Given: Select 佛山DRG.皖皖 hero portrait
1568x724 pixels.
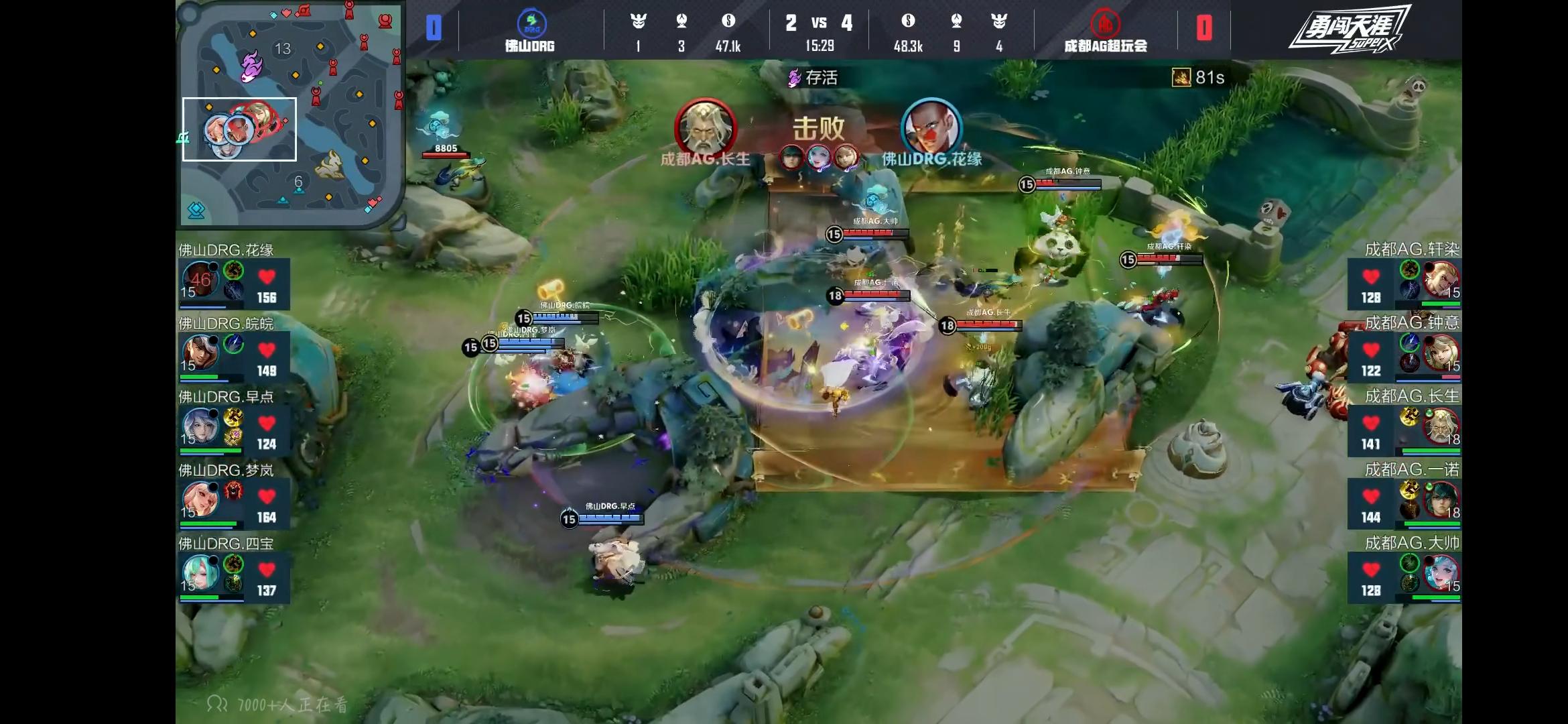Looking at the screenshot, I should pyautogui.click(x=200, y=352).
